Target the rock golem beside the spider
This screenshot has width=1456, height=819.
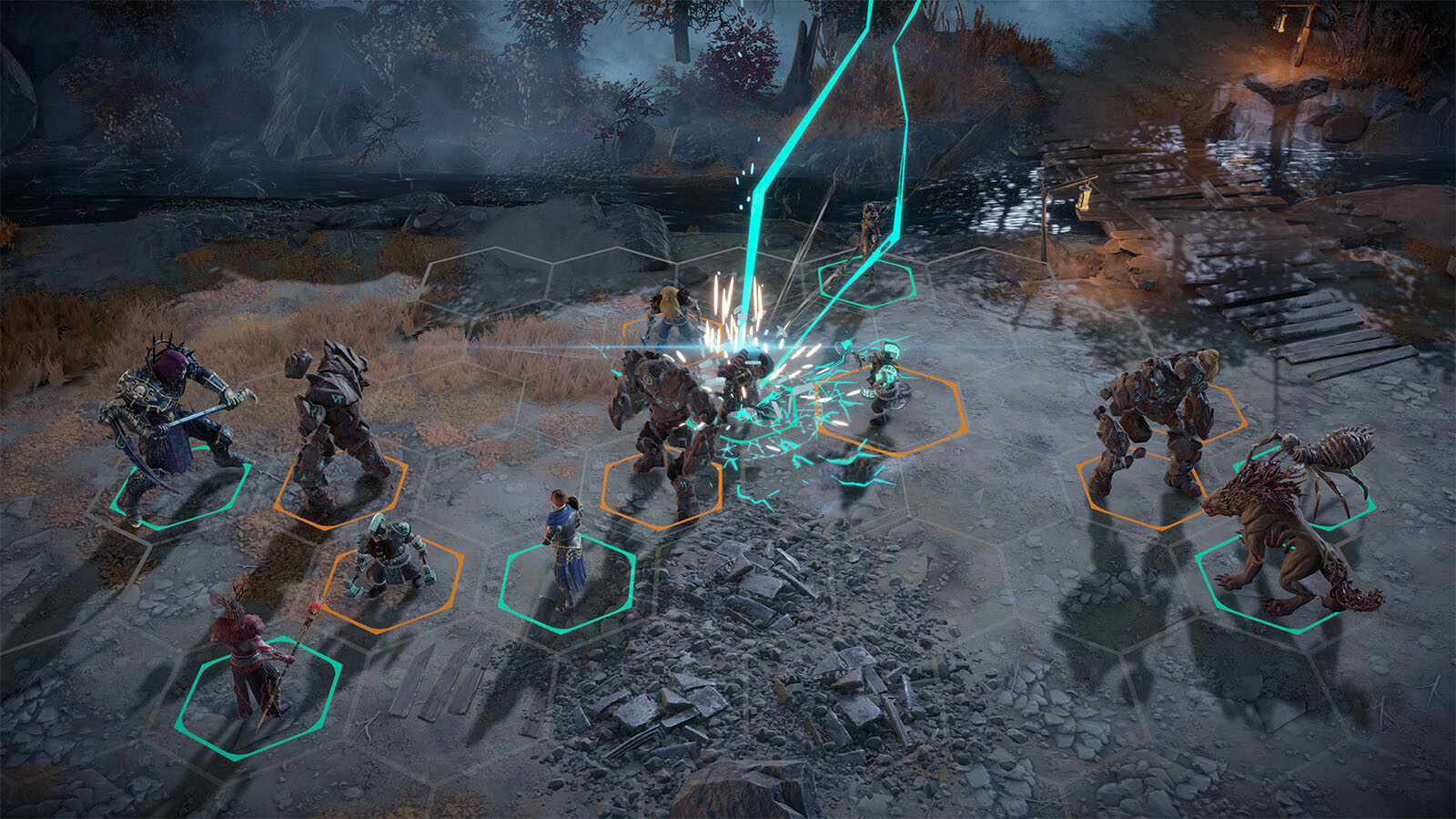click(x=1151, y=419)
